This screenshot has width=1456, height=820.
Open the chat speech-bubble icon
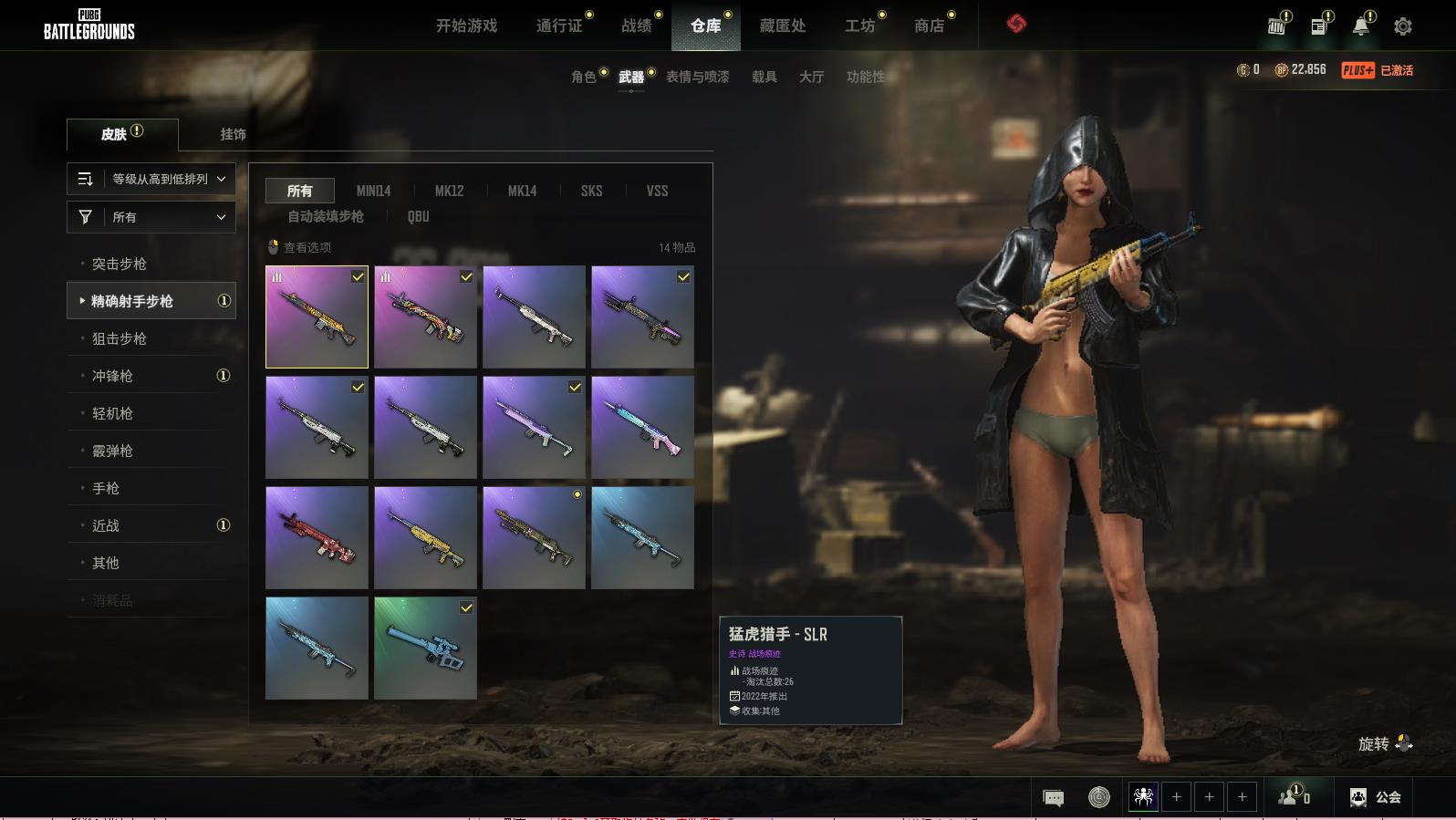[x=1053, y=798]
